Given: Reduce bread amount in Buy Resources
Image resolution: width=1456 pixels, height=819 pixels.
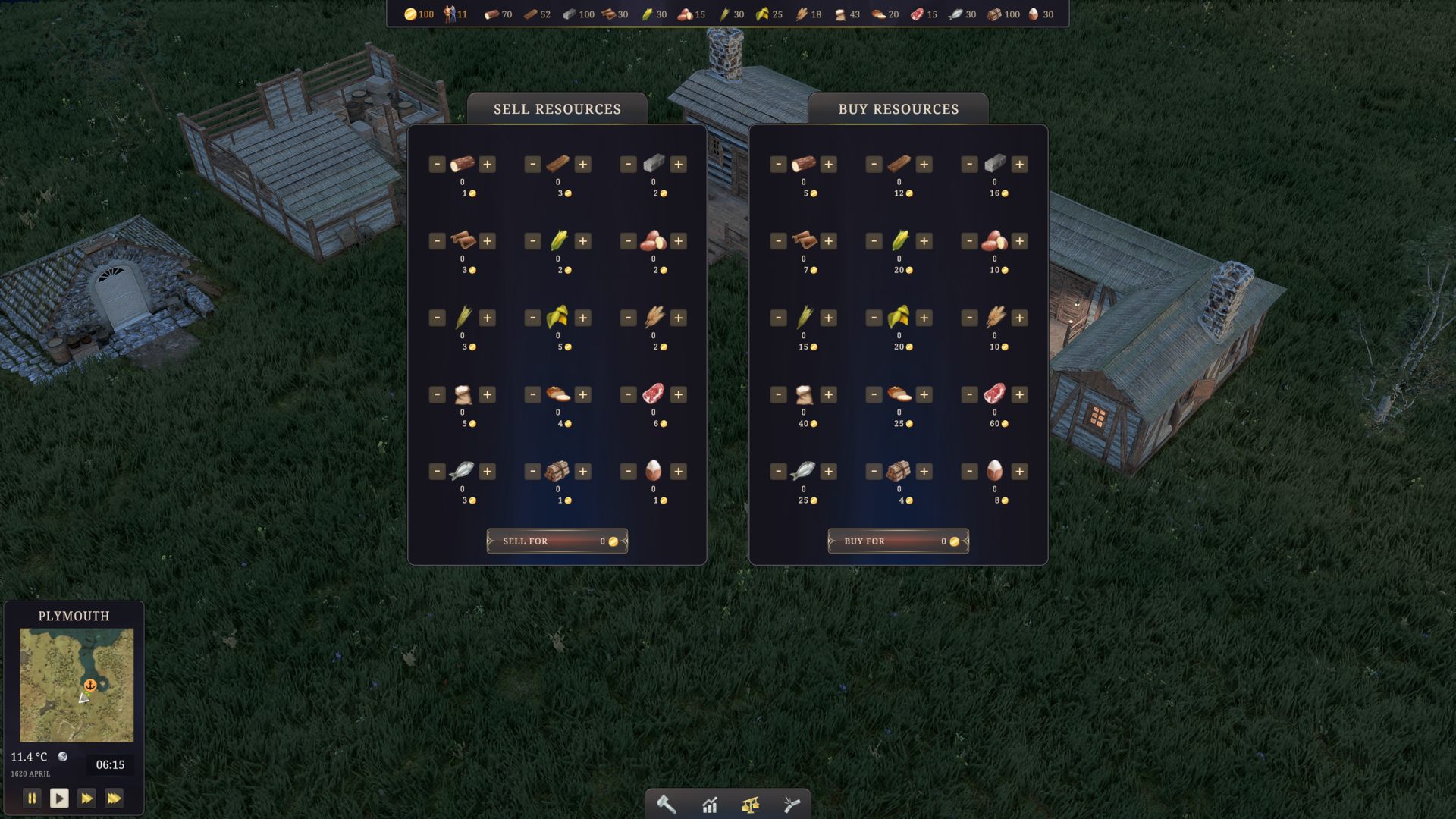Looking at the screenshot, I should coord(874,394).
